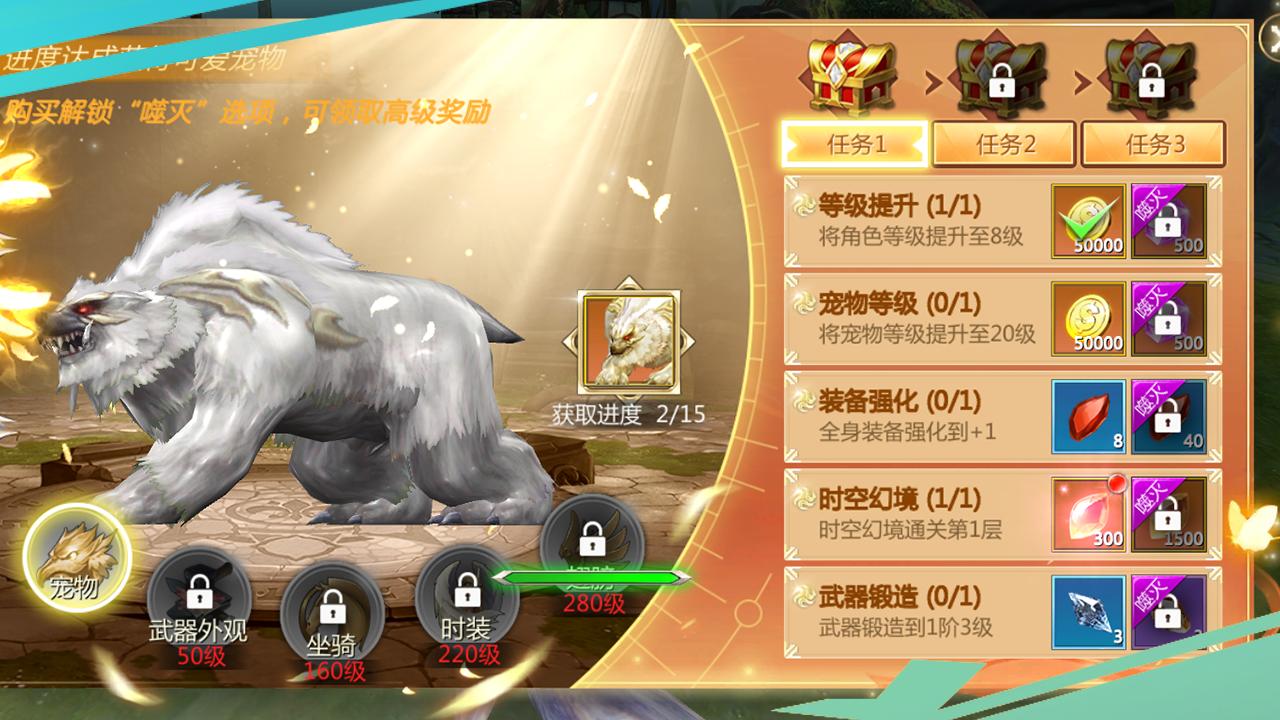
Task: Expand the 武器锻造 task entry
Action: click(x=900, y=609)
